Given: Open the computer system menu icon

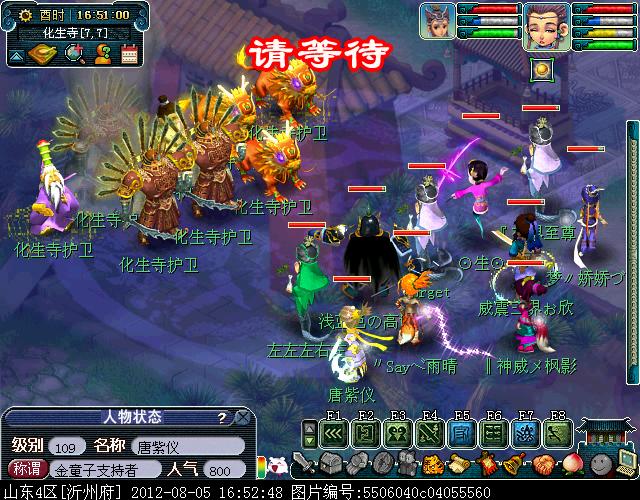Looking at the screenshot, I should point(622,463).
